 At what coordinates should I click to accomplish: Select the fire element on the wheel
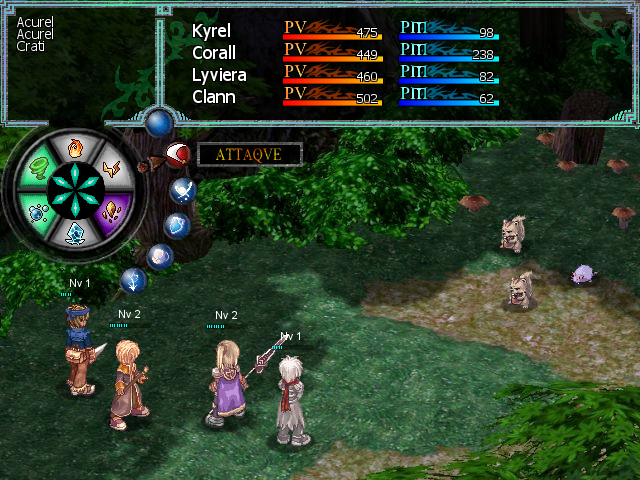[x=75, y=147]
